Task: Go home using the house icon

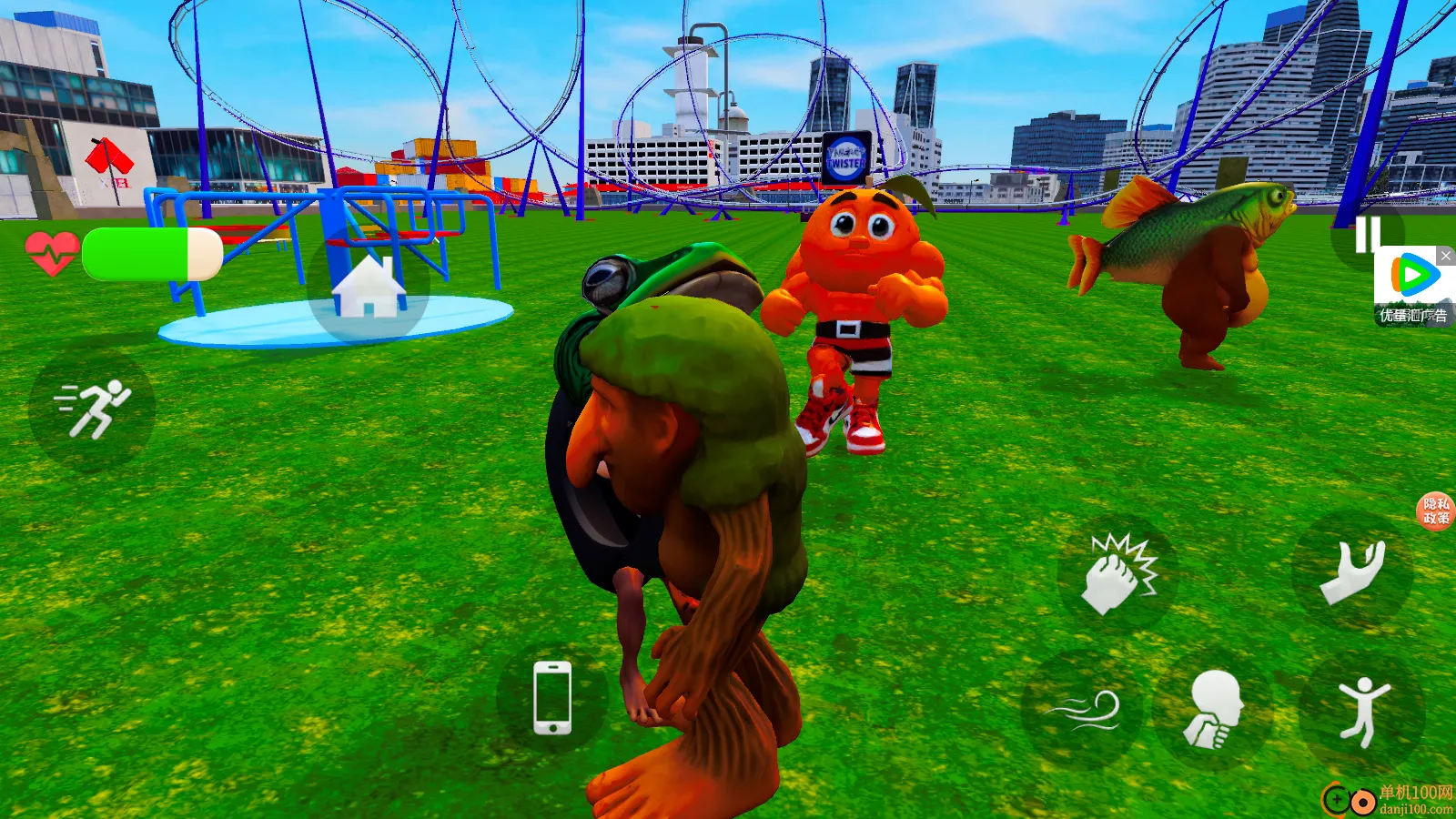Action: (x=369, y=285)
